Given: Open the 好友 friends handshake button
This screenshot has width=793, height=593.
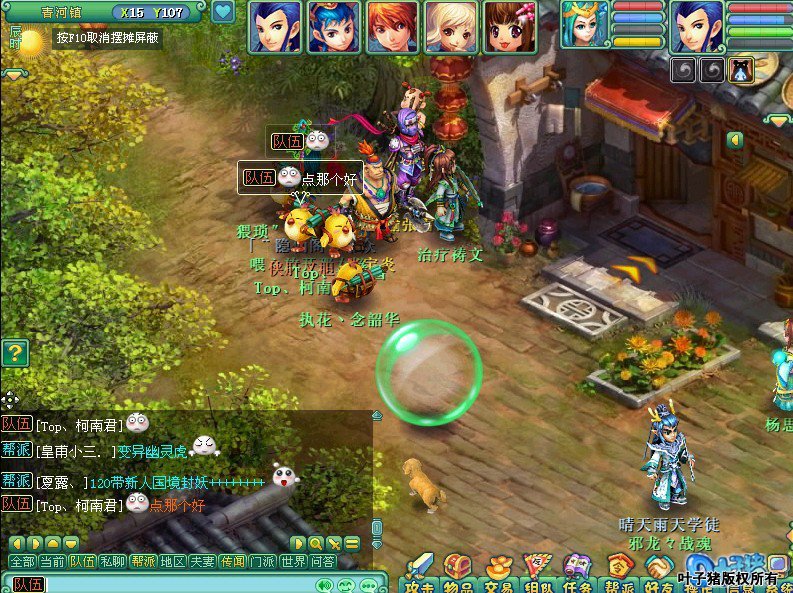Looking at the screenshot, I should pyautogui.click(x=657, y=570).
